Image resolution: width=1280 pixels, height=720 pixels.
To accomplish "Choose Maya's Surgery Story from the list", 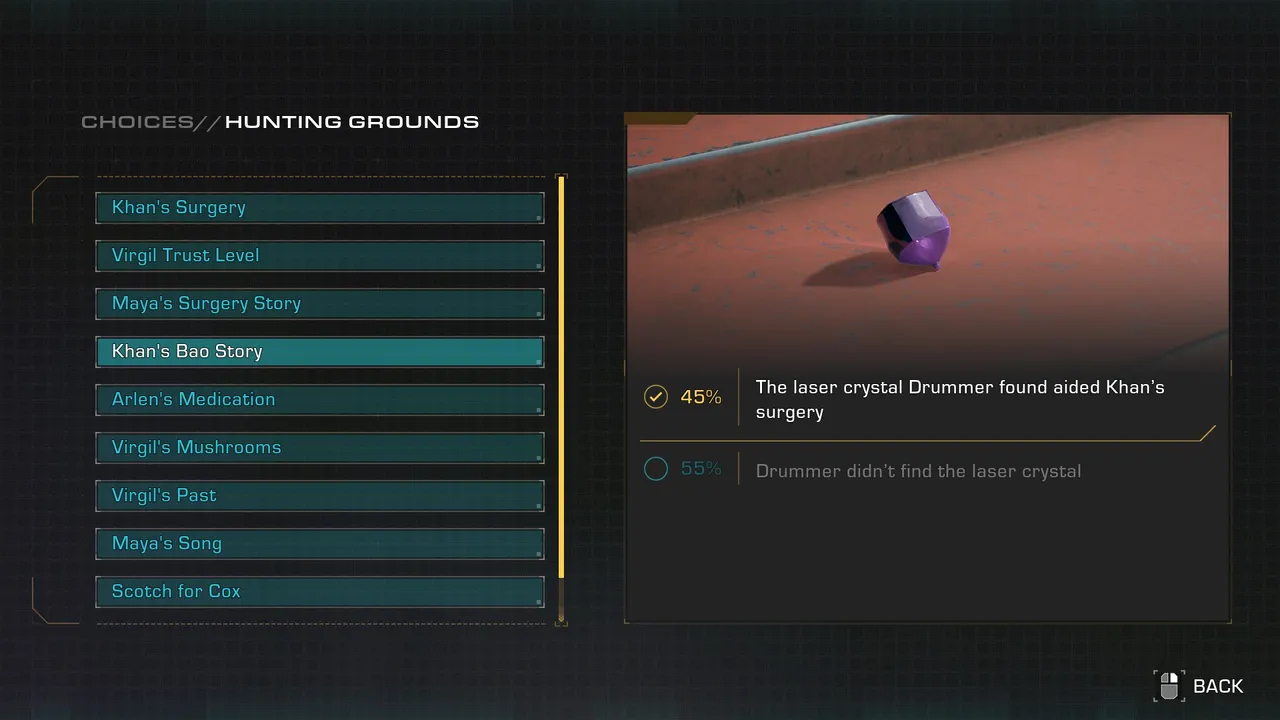I will click(320, 304).
